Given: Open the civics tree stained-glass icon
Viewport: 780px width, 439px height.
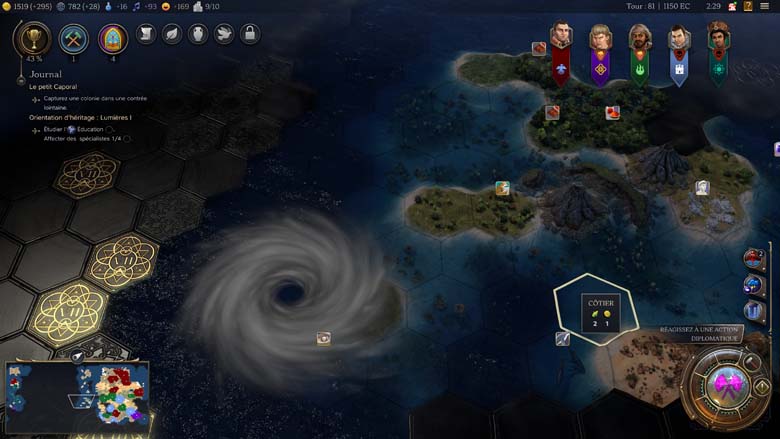Looking at the screenshot, I should tap(113, 38).
